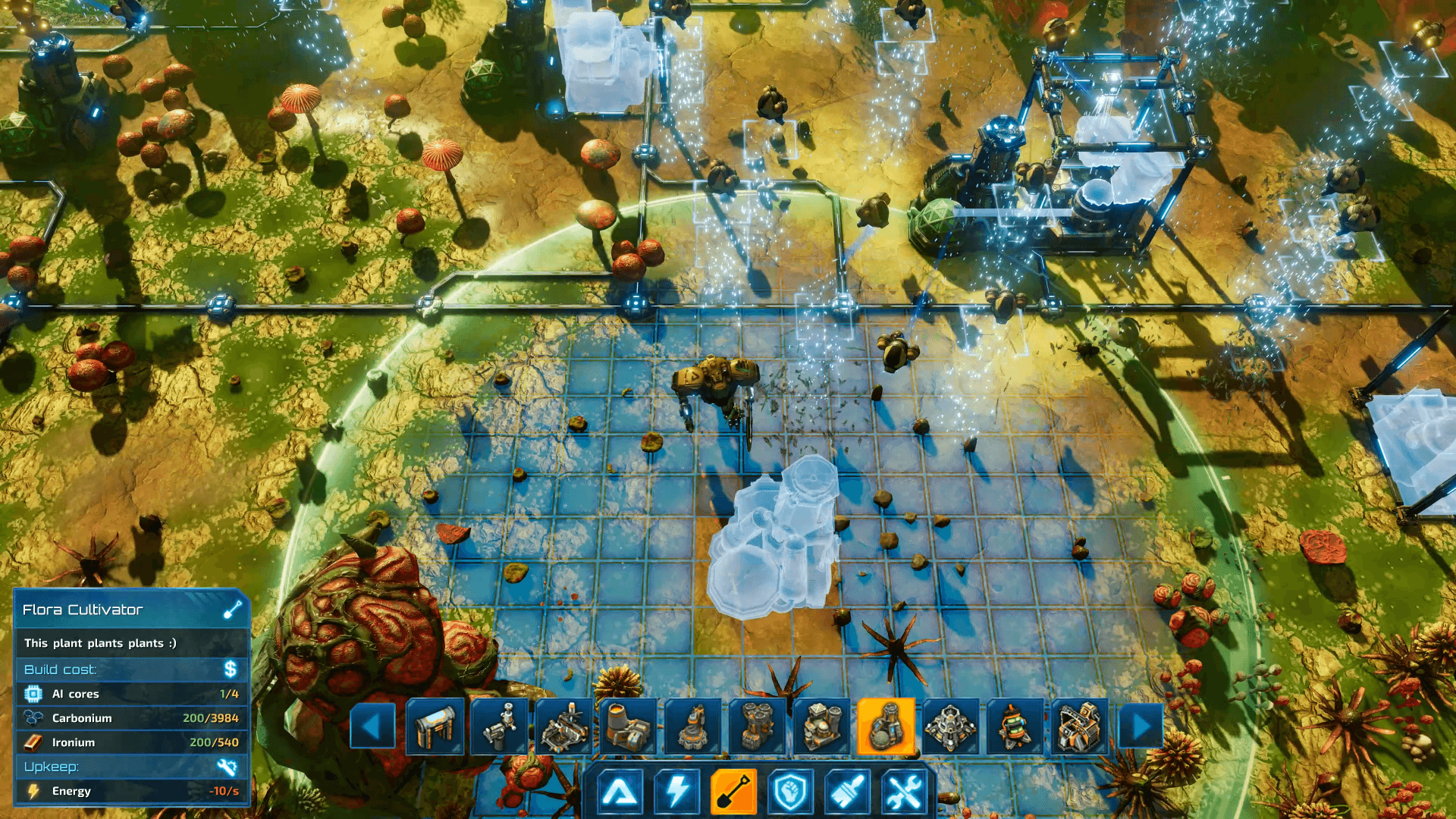
Task: Show more buildings with the right arrow
Action: click(1141, 726)
